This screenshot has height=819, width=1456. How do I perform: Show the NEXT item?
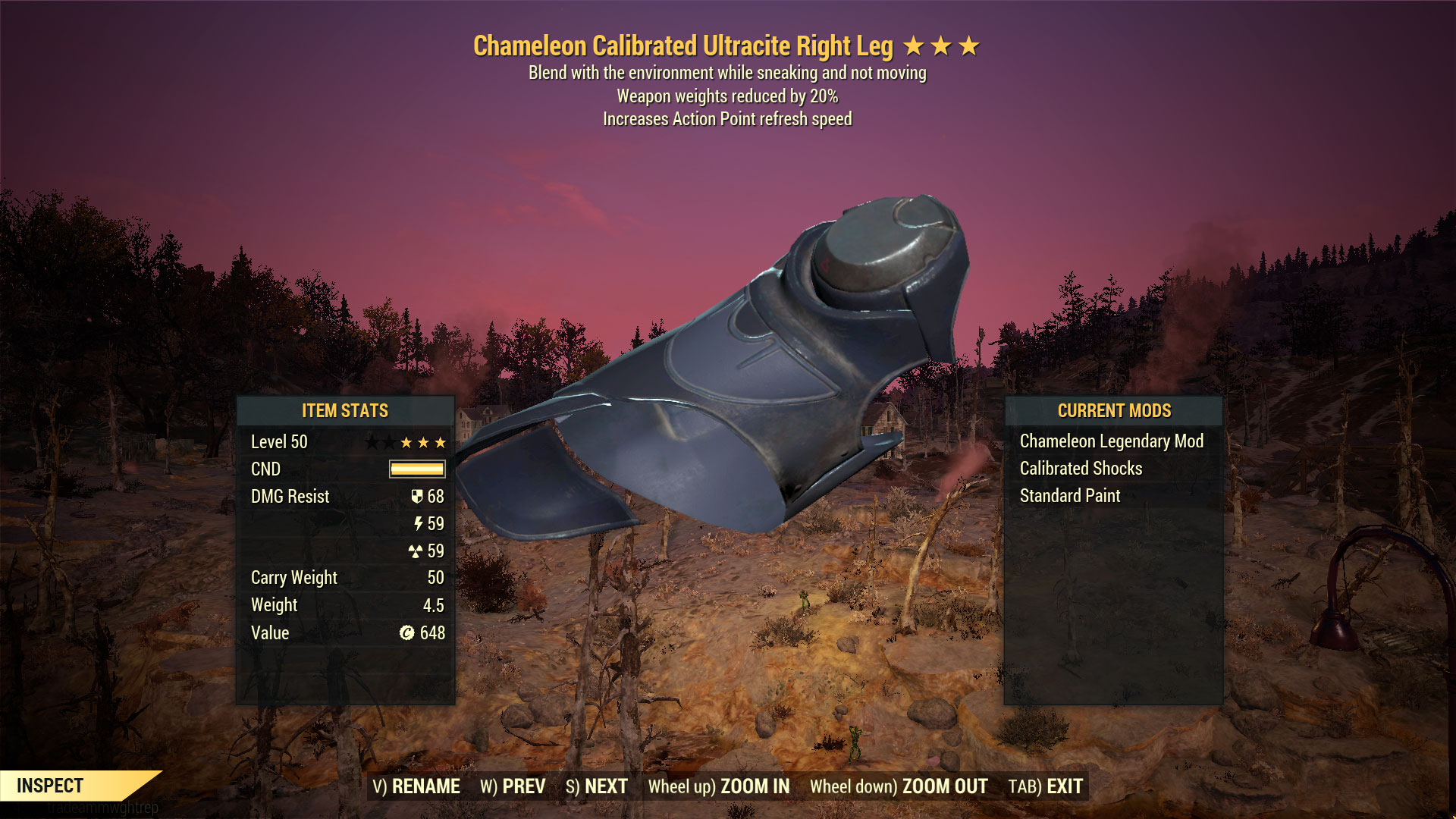(x=597, y=786)
